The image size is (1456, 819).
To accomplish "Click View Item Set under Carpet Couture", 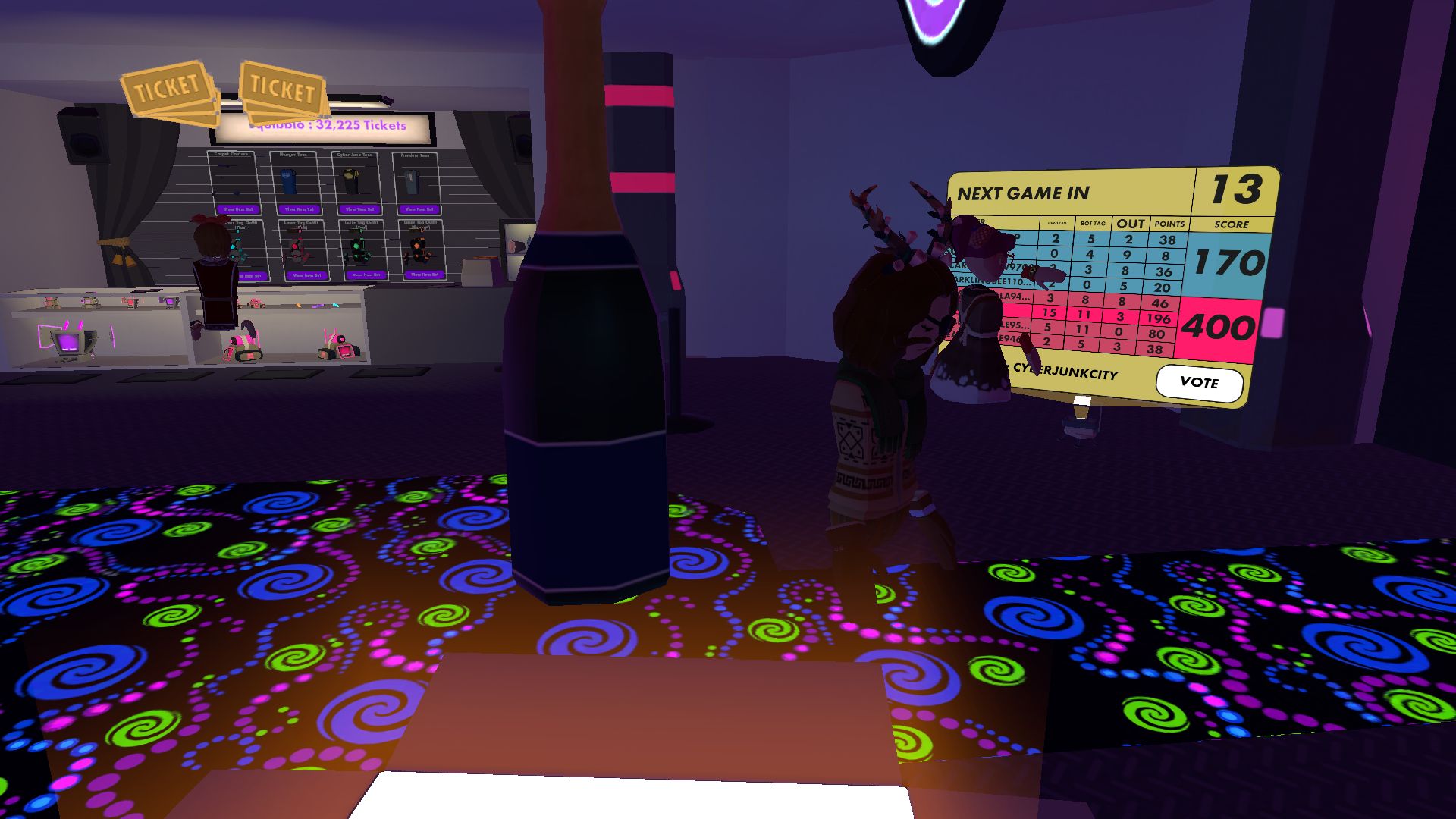I will click(x=238, y=209).
